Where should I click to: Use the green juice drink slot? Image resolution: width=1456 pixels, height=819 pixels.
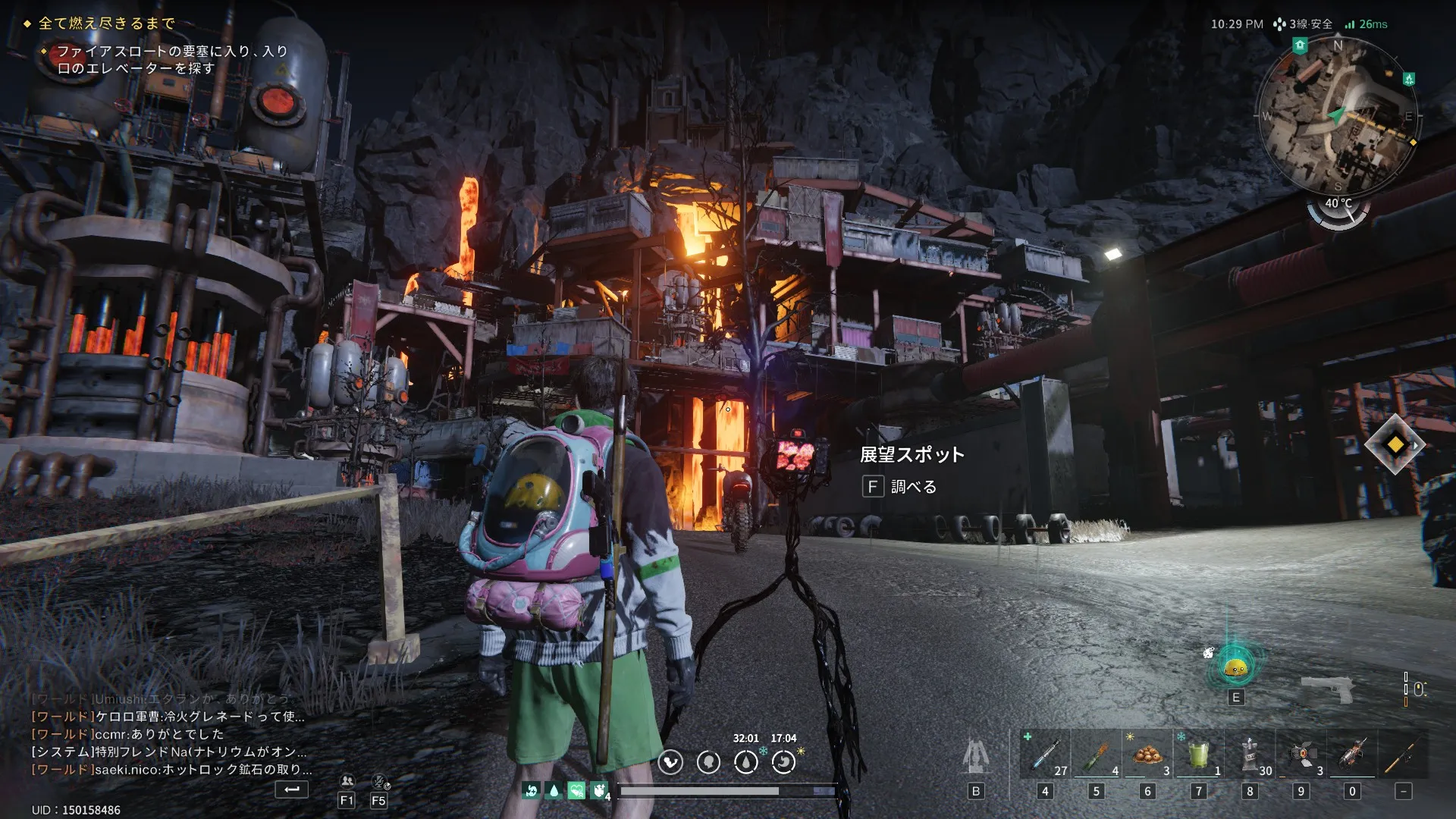[x=1198, y=754]
